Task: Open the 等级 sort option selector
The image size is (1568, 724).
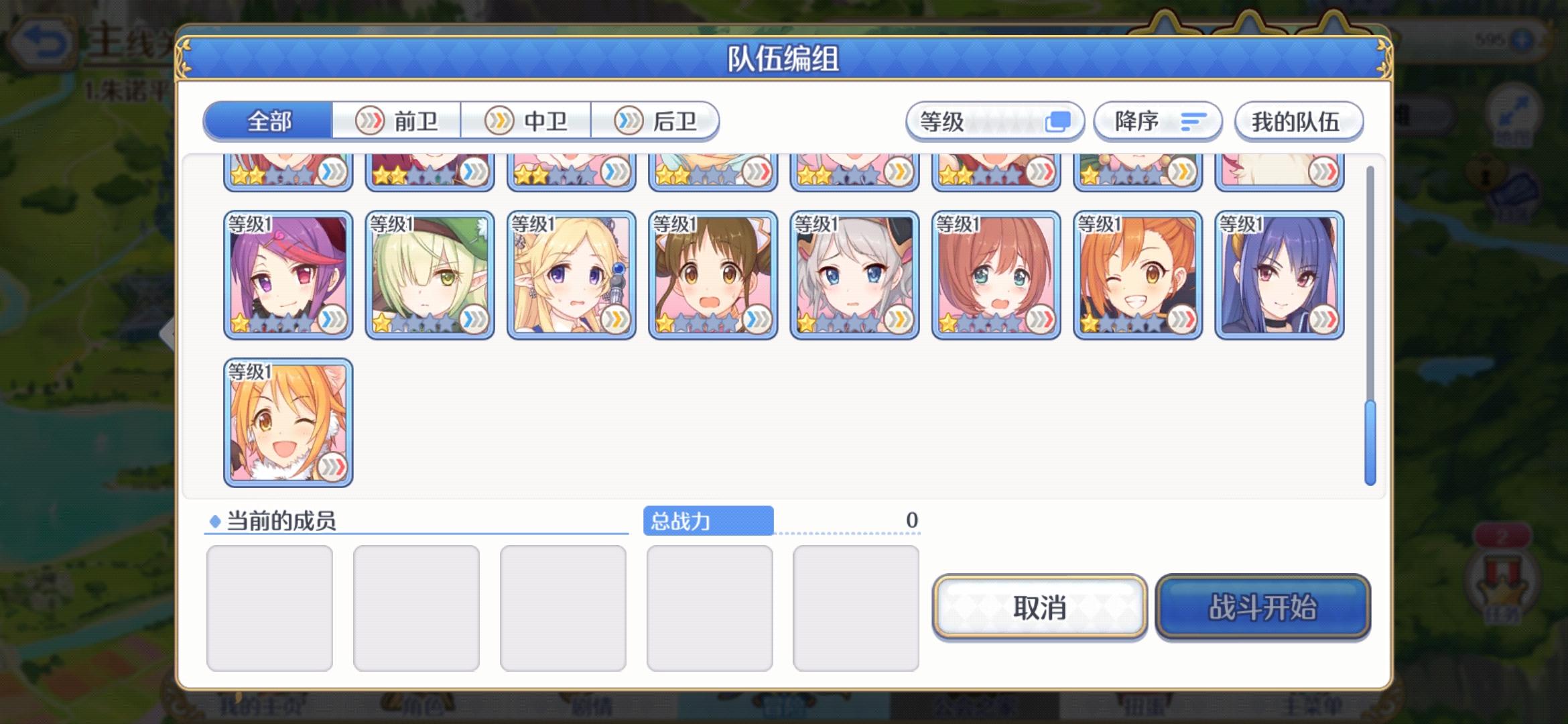Action: 995,121
